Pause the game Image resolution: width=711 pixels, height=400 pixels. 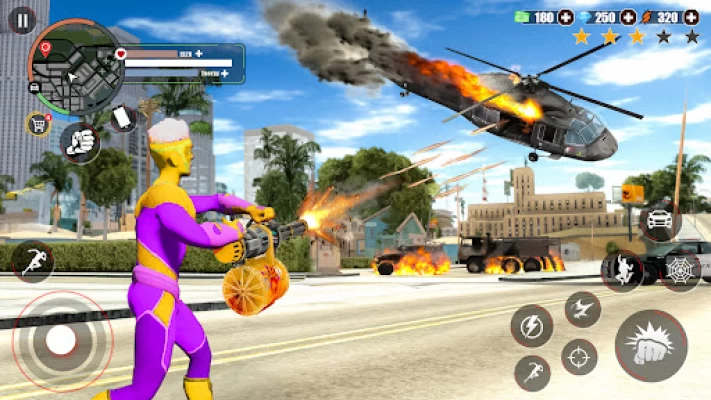click(21, 19)
